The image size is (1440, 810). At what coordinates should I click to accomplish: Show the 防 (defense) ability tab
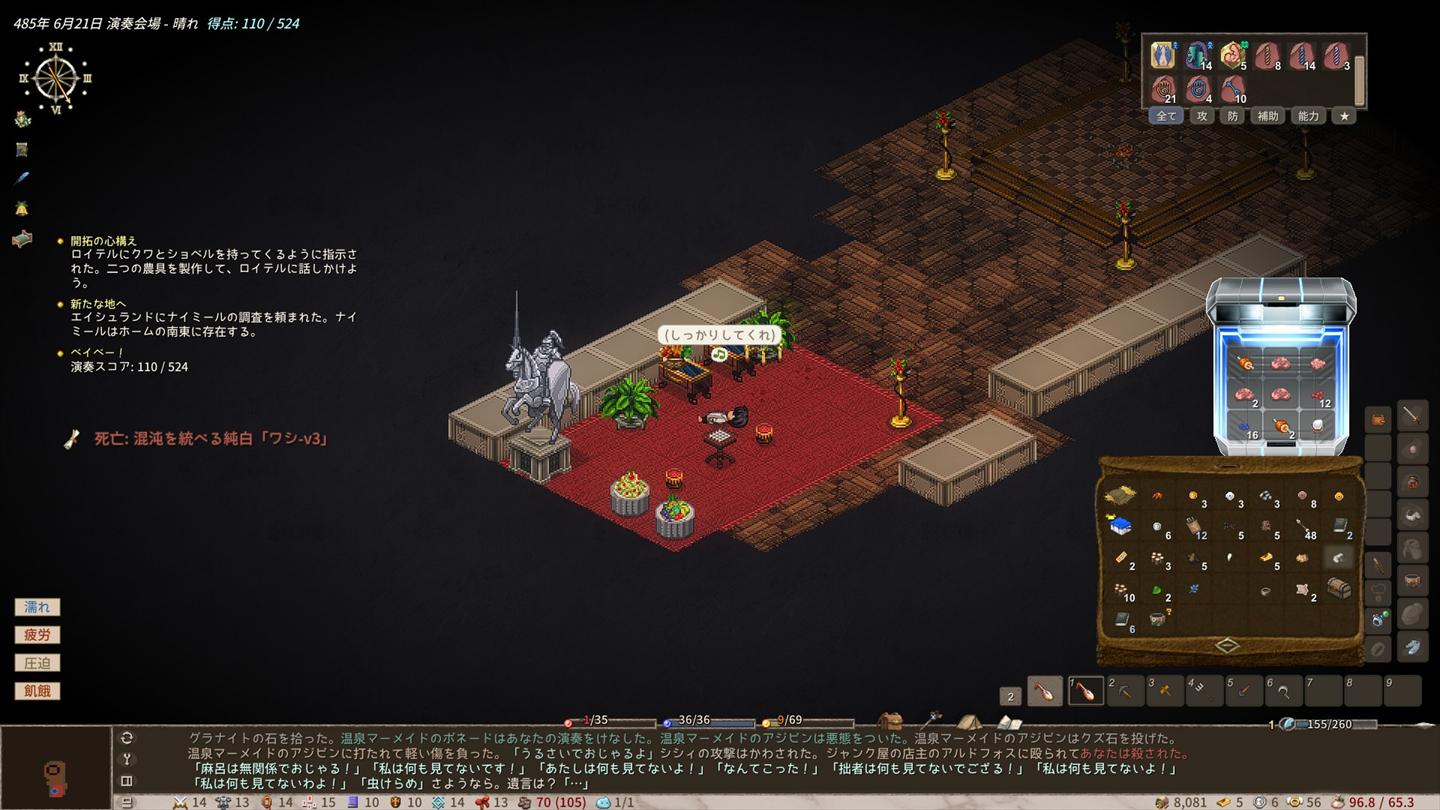point(1233,116)
